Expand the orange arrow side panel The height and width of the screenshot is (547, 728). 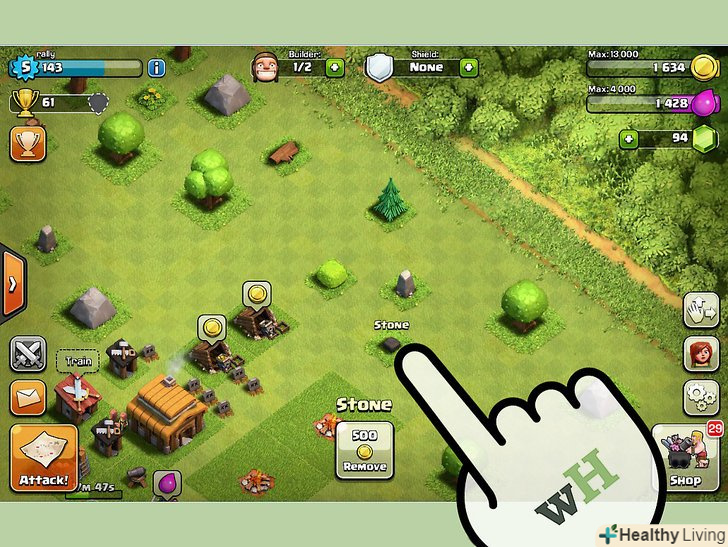coord(12,283)
